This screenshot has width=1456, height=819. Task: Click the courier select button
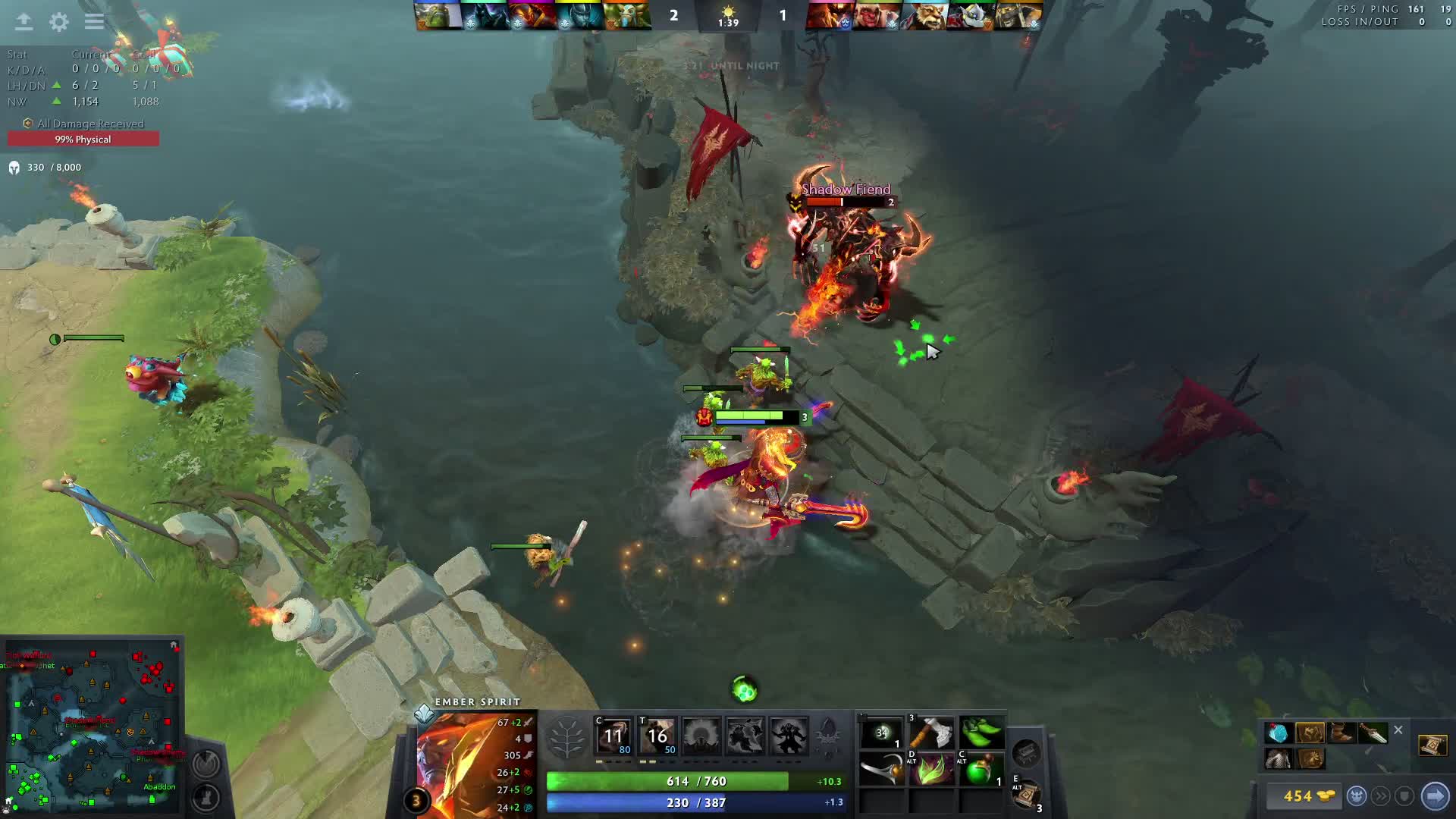click(1357, 795)
